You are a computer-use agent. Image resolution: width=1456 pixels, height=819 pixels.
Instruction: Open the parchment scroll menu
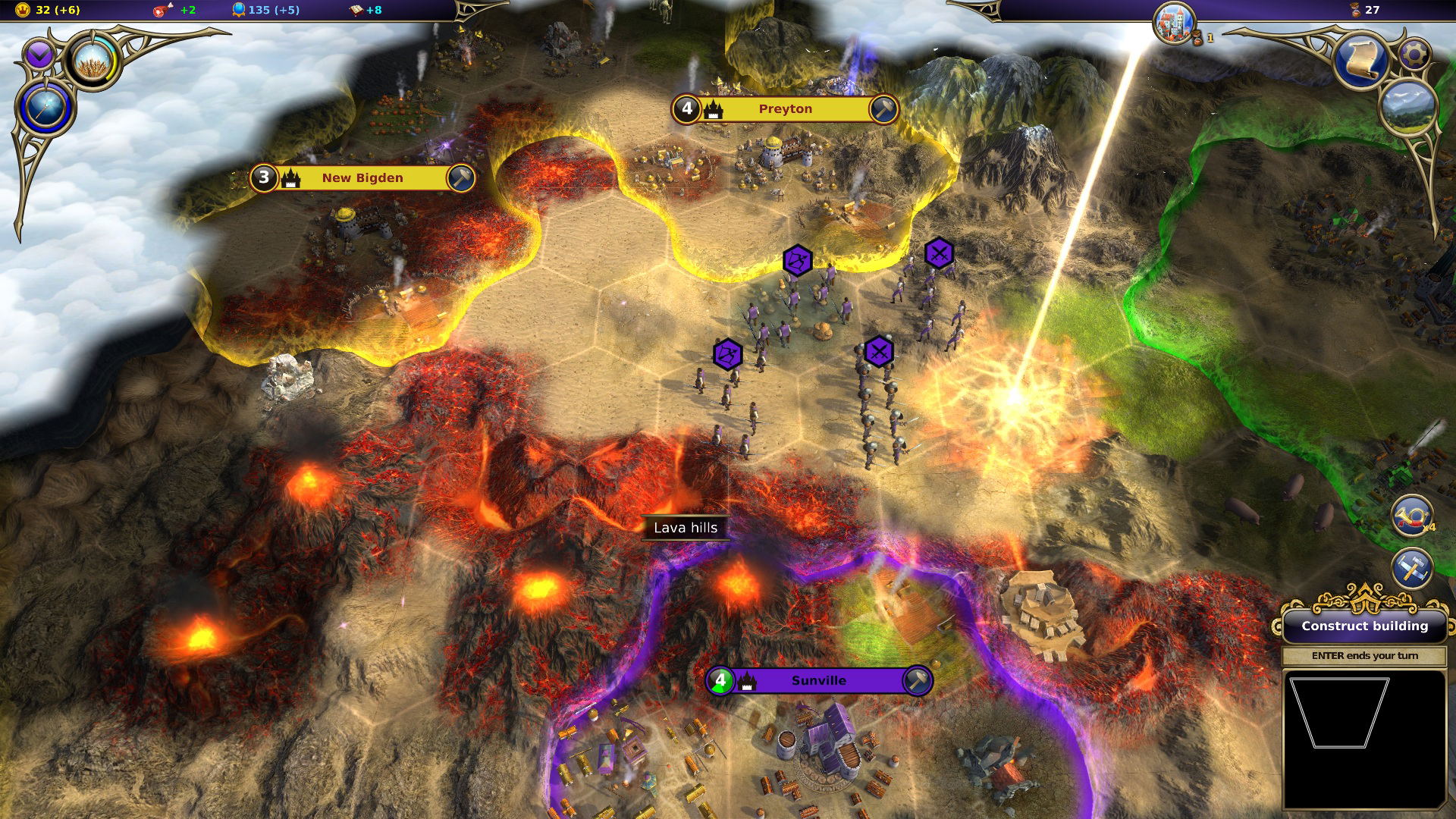click(1360, 61)
